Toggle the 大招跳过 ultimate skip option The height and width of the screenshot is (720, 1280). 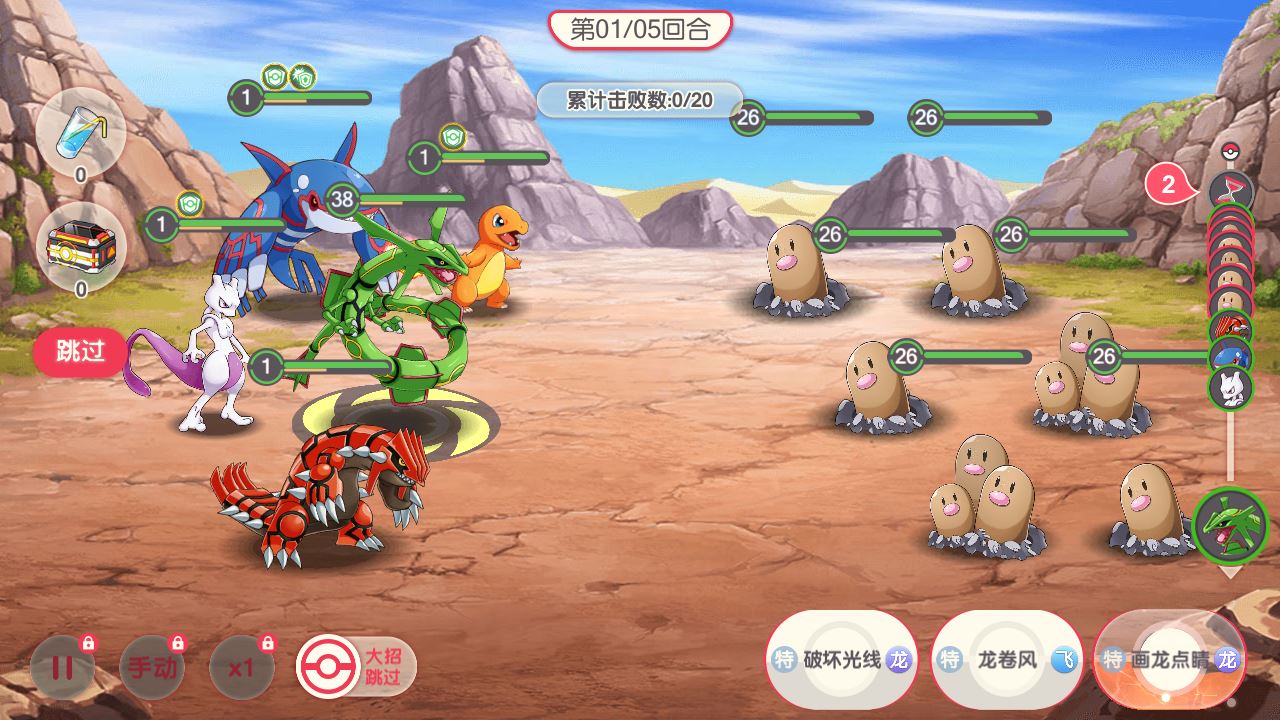click(x=356, y=667)
